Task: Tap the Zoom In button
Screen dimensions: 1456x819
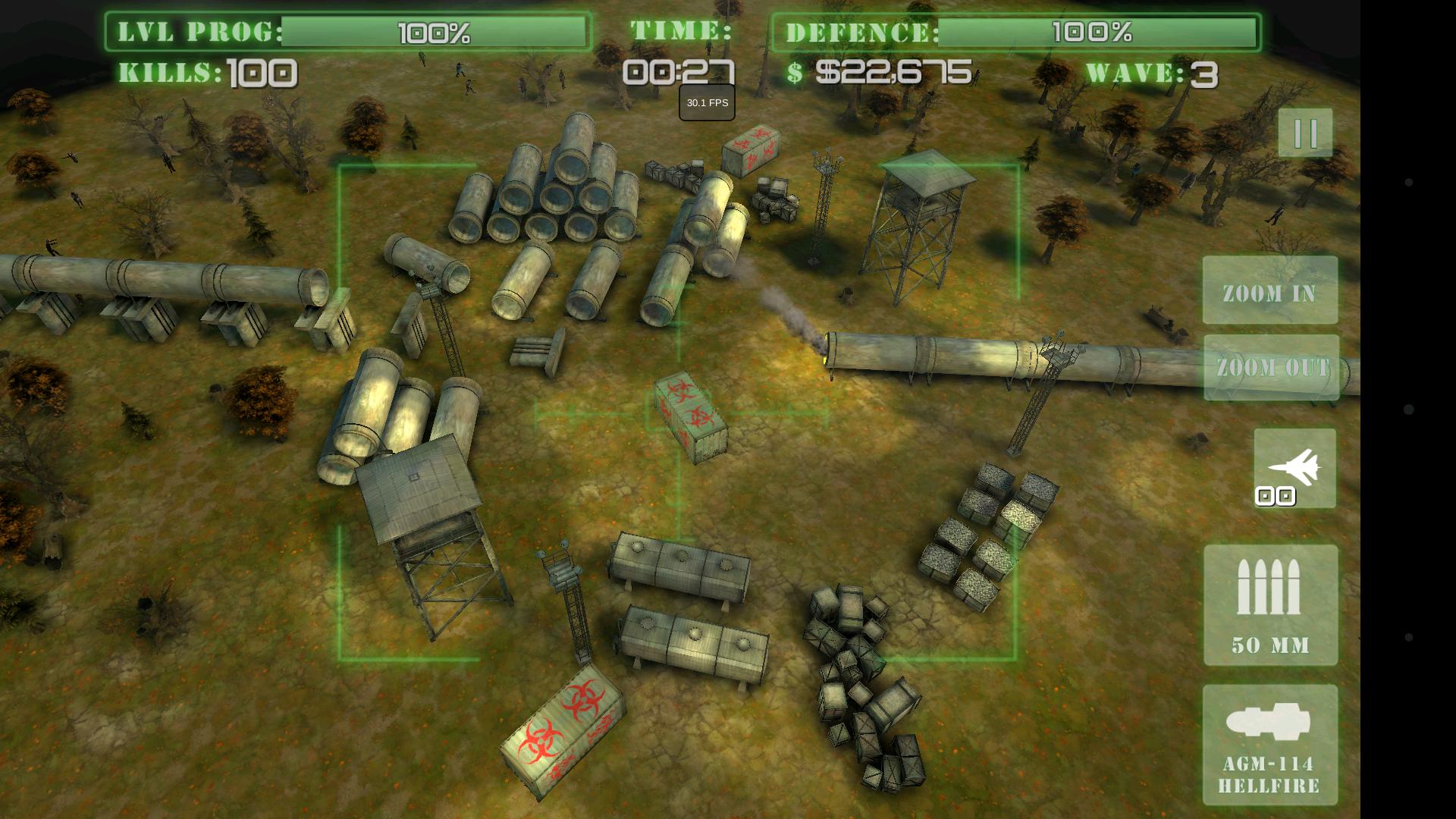Action: coord(1270,291)
